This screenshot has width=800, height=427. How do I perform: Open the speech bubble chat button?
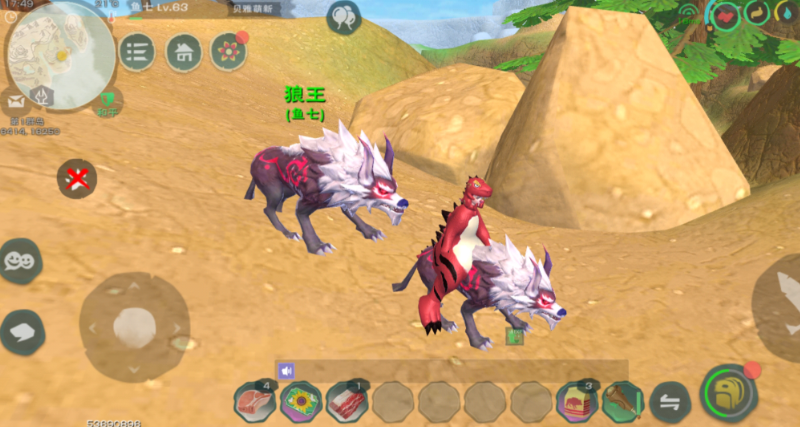point(20,331)
